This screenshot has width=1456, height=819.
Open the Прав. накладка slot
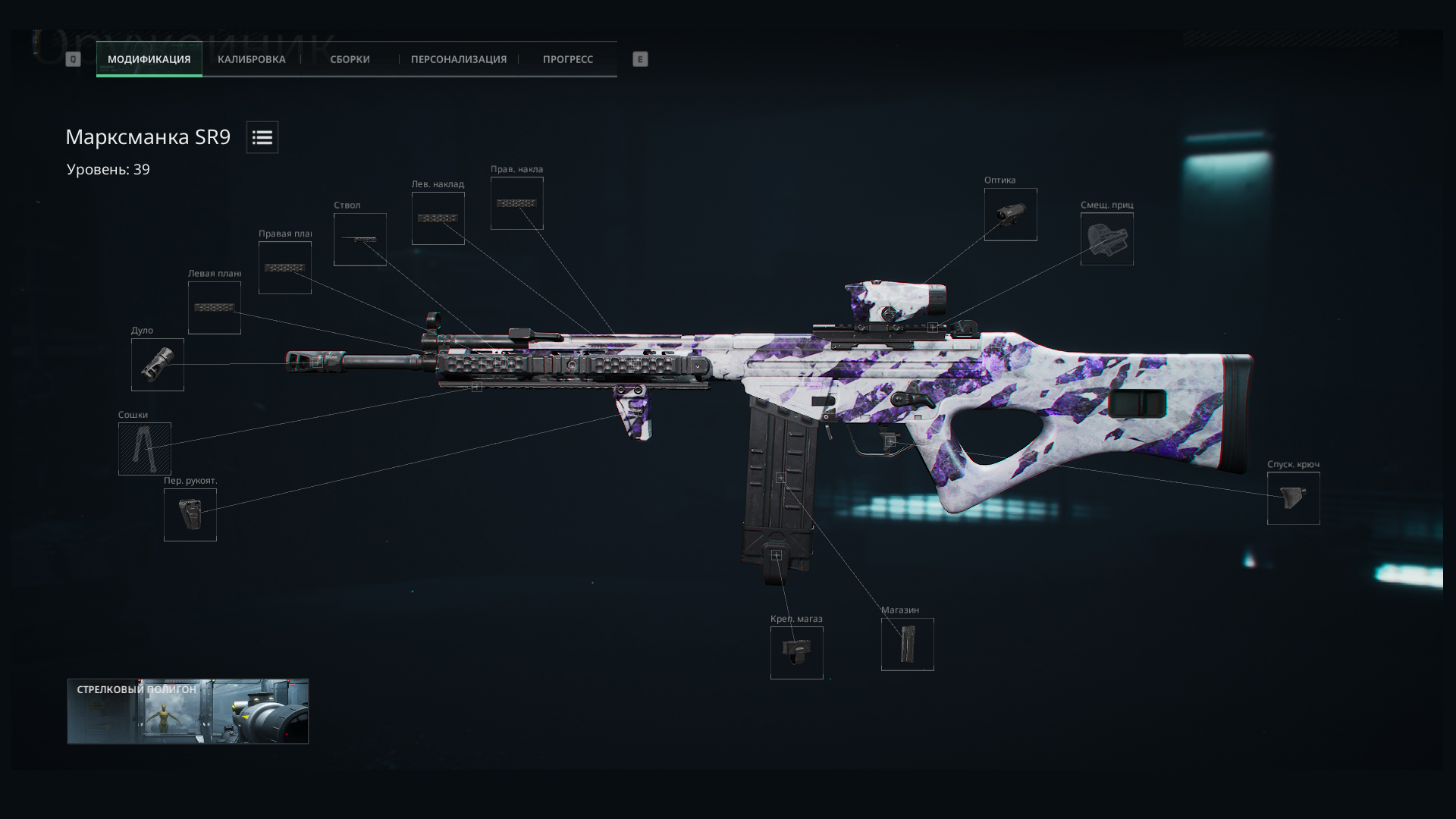coord(517,203)
